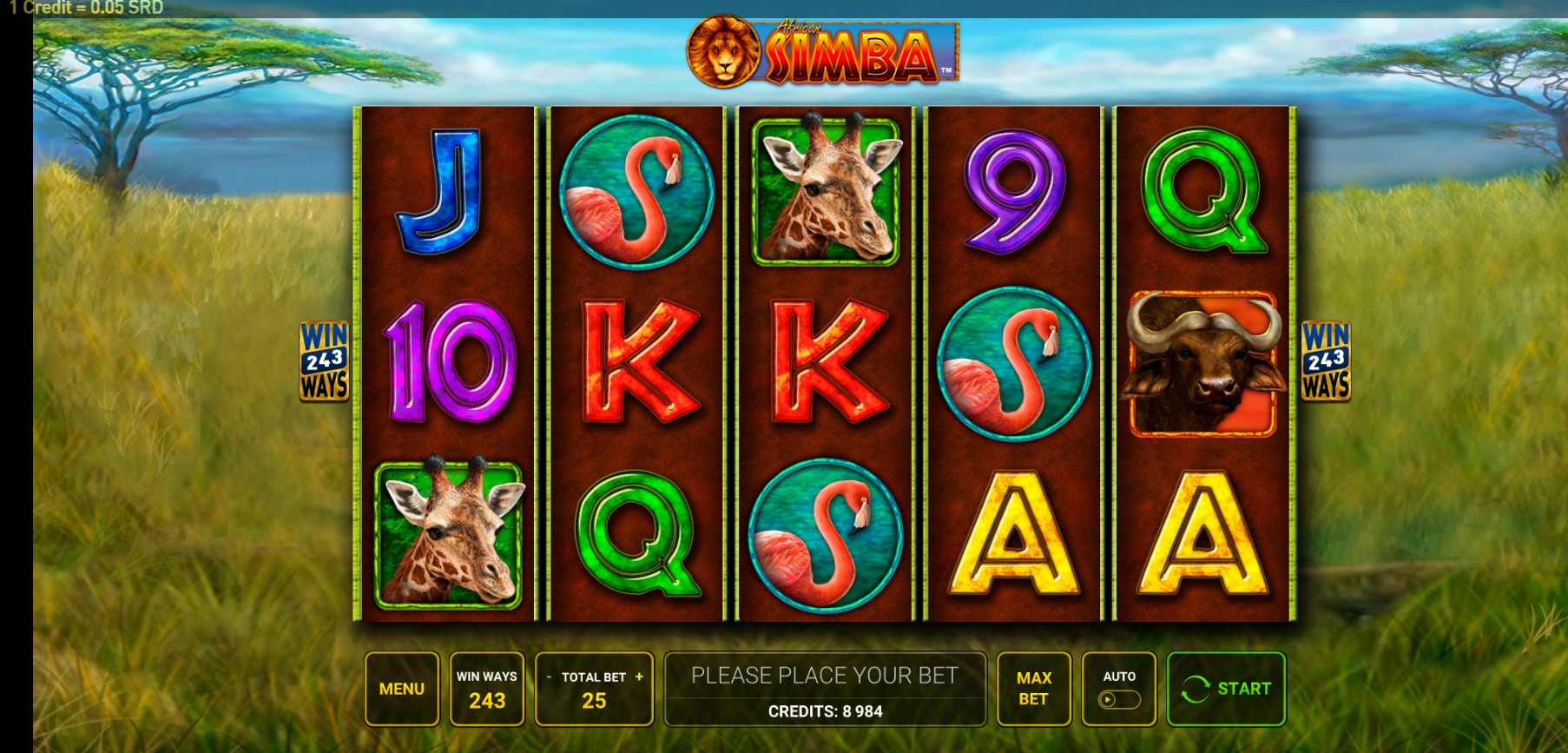Toggle the AUTO spin switch
Screen dimensions: 1568x753
coord(1118,699)
